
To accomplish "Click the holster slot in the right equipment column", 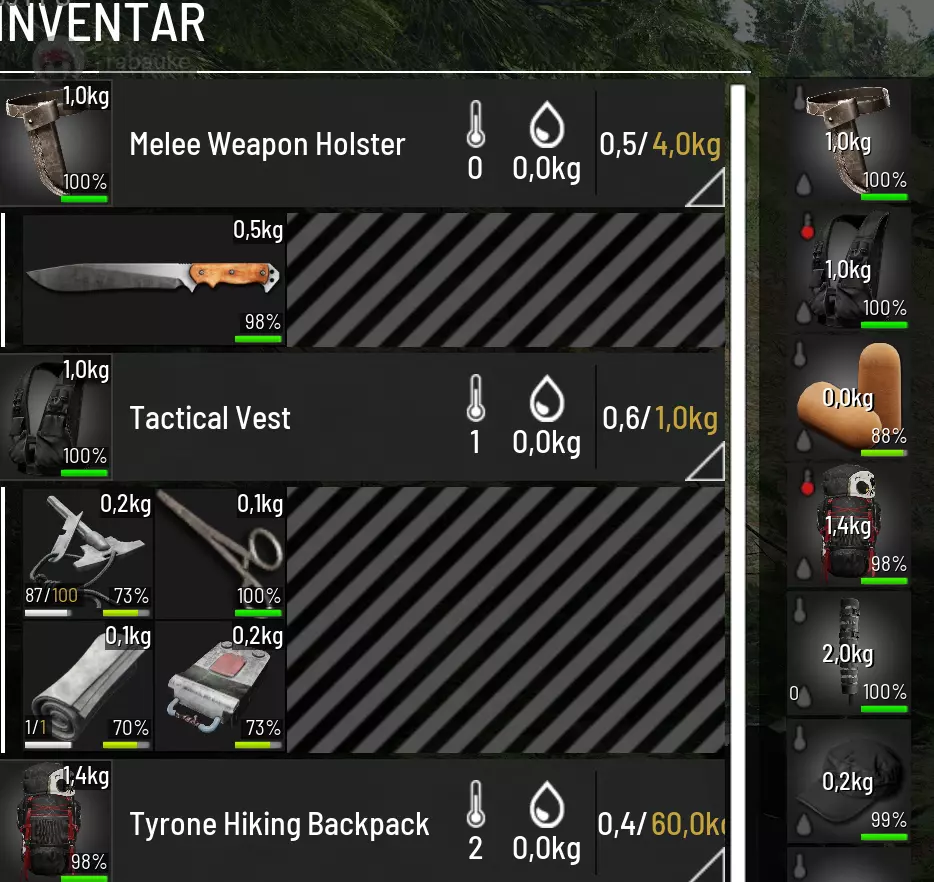I will click(848, 142).
